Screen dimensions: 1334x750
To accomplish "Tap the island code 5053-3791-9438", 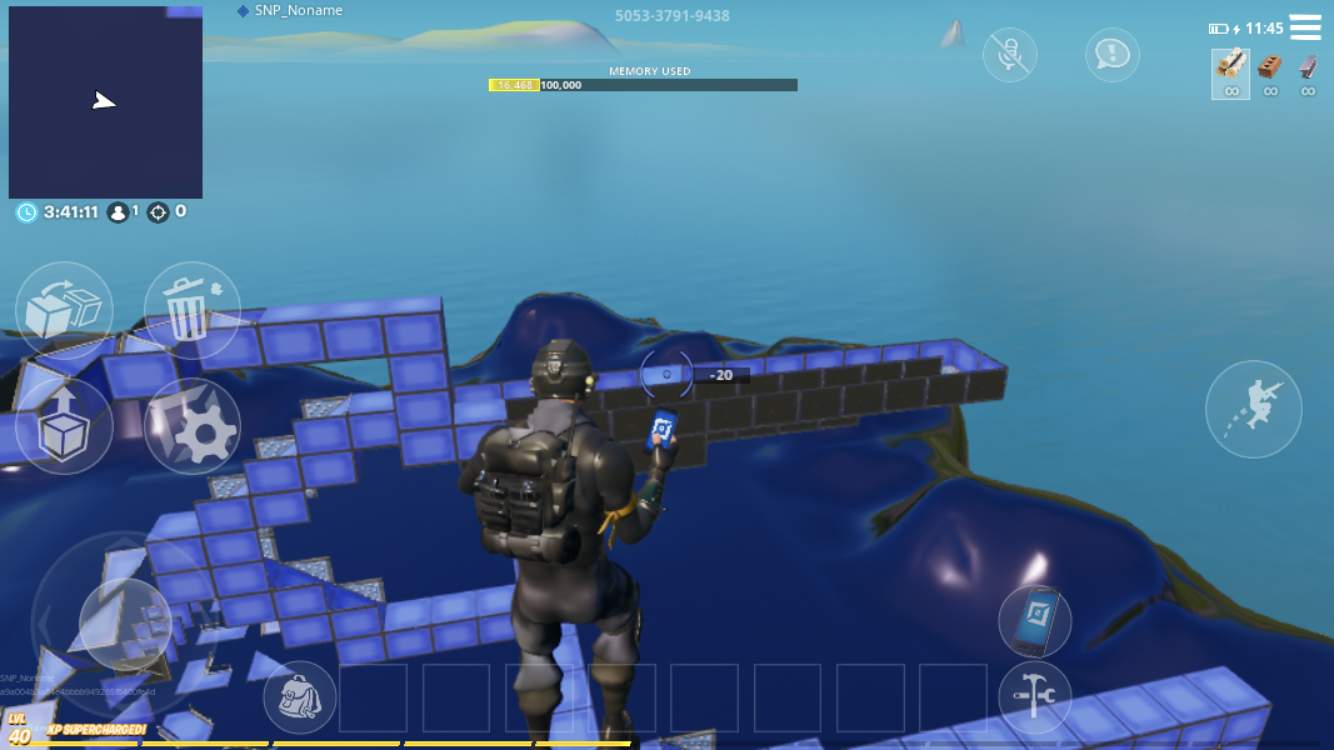I will 671,15.
